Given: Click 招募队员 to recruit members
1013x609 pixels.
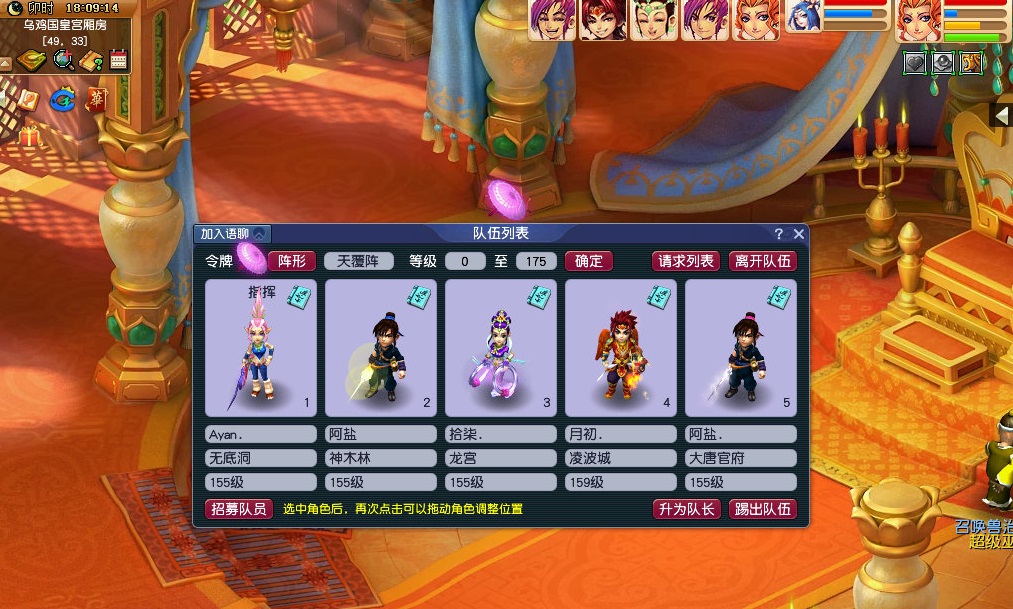Looking at the screenshot, I should pos(239,509).
